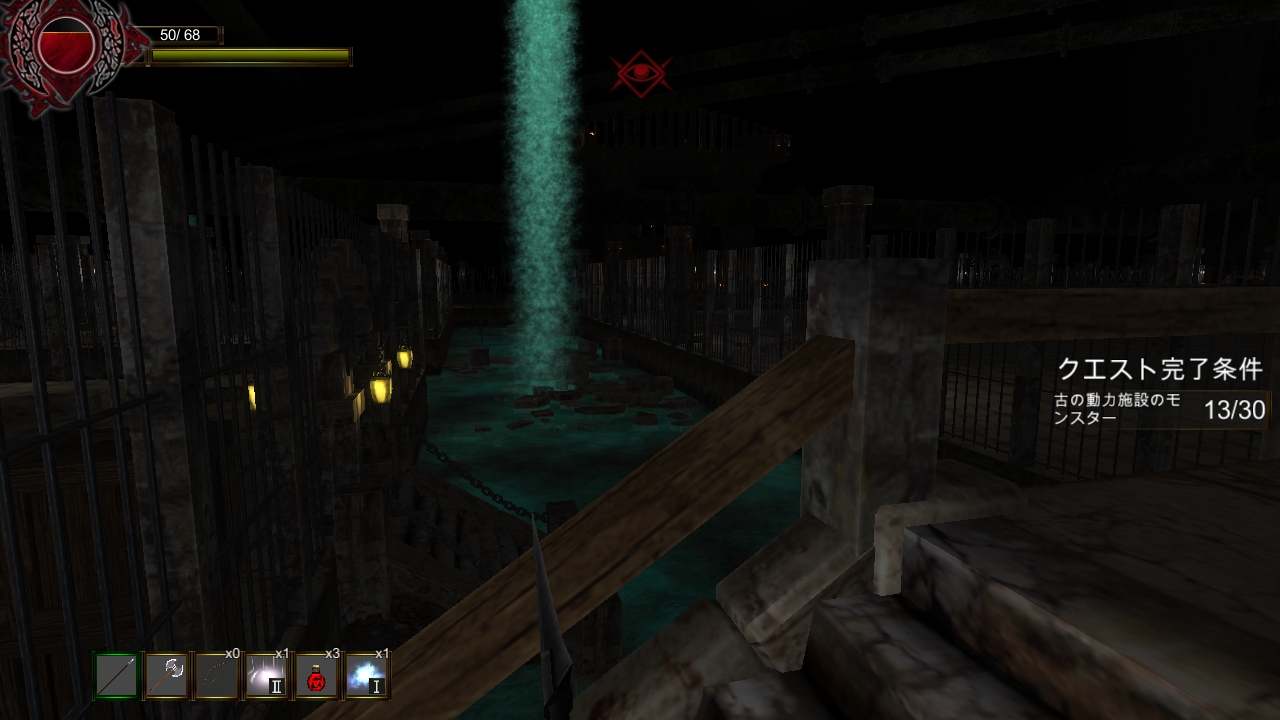
Task: Click the x0 arrow counter above the bow
Action: pos(234,654)
